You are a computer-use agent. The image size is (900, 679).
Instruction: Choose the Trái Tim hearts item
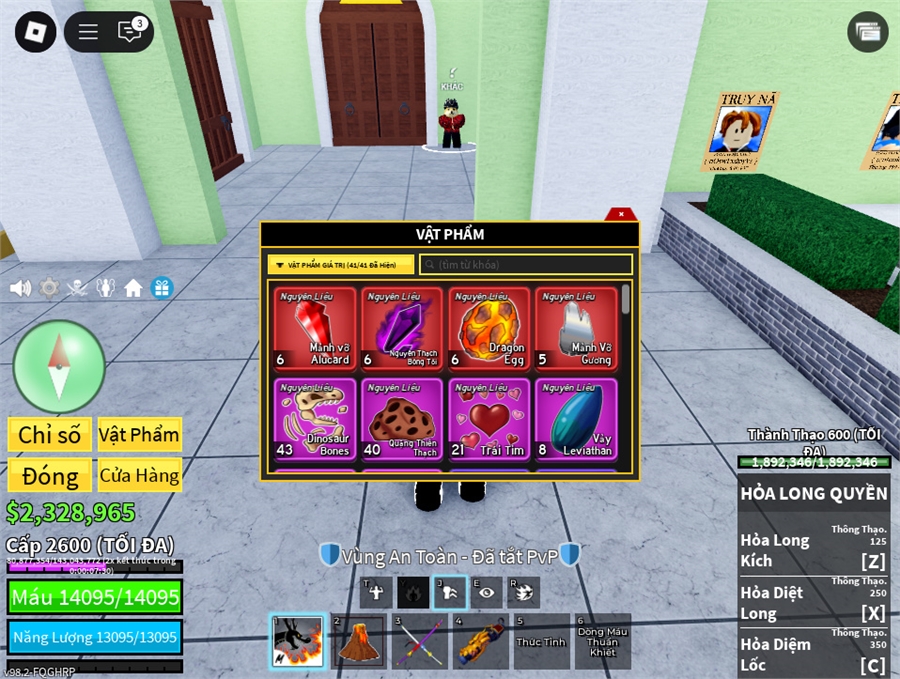488,420
